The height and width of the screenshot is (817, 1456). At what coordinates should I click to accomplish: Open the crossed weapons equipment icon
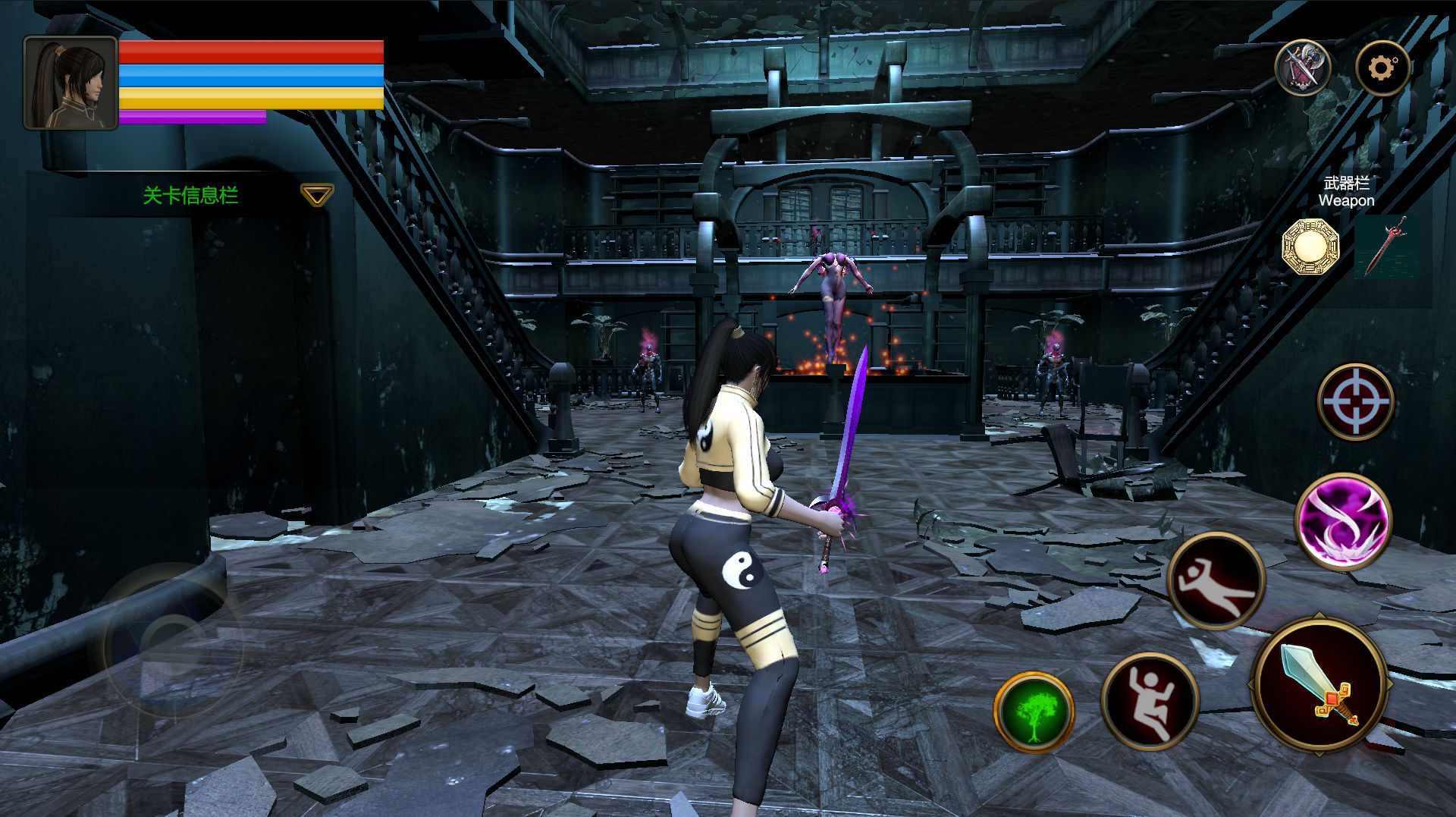click(1302, 69)
